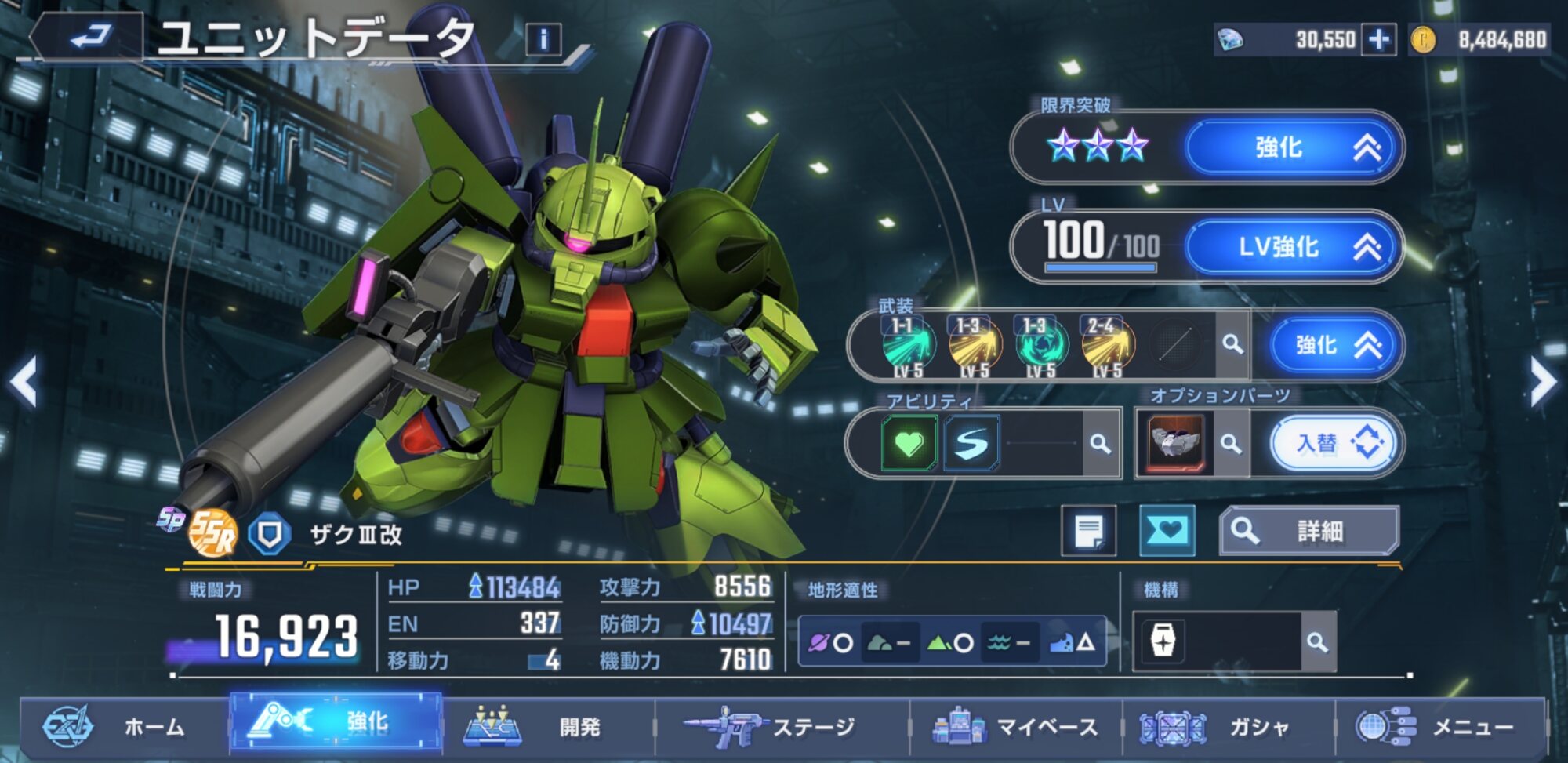This screenshot has height=763, width=1568.
Task: Tap the 強化 button for 限界突破
Action: pyautogui.click(x=1293, y=147)
